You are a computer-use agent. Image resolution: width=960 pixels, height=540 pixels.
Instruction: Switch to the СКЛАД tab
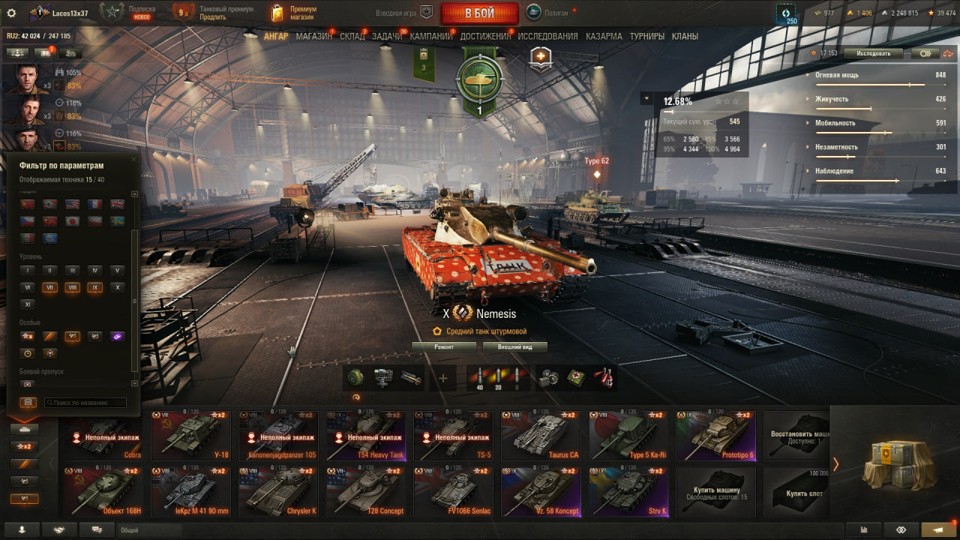coord(352,36)
